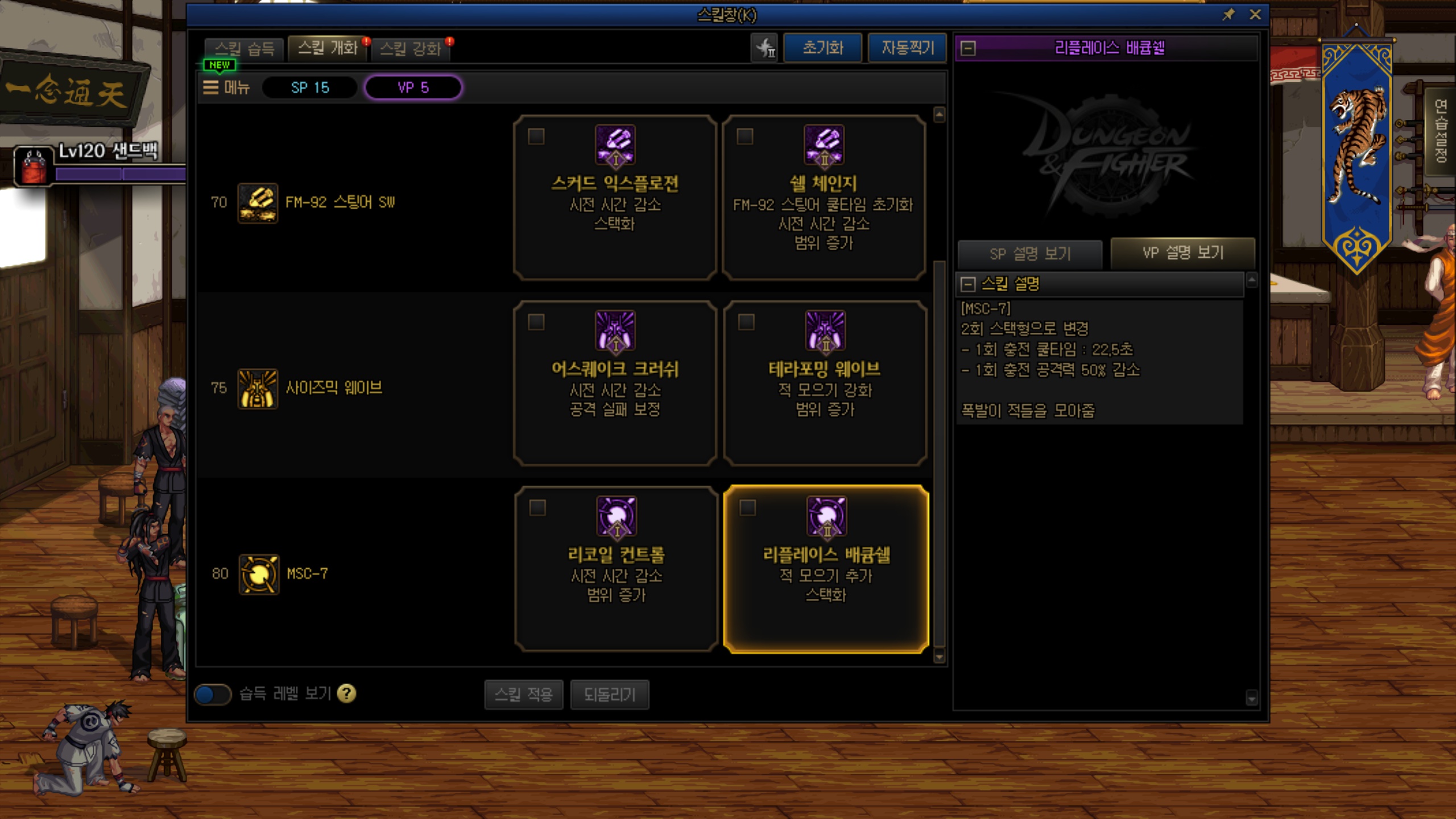Select the 사이즈믹 웨이브 skill icon
This screenshot has height=819, width=1456.
(x=258, y=388)
